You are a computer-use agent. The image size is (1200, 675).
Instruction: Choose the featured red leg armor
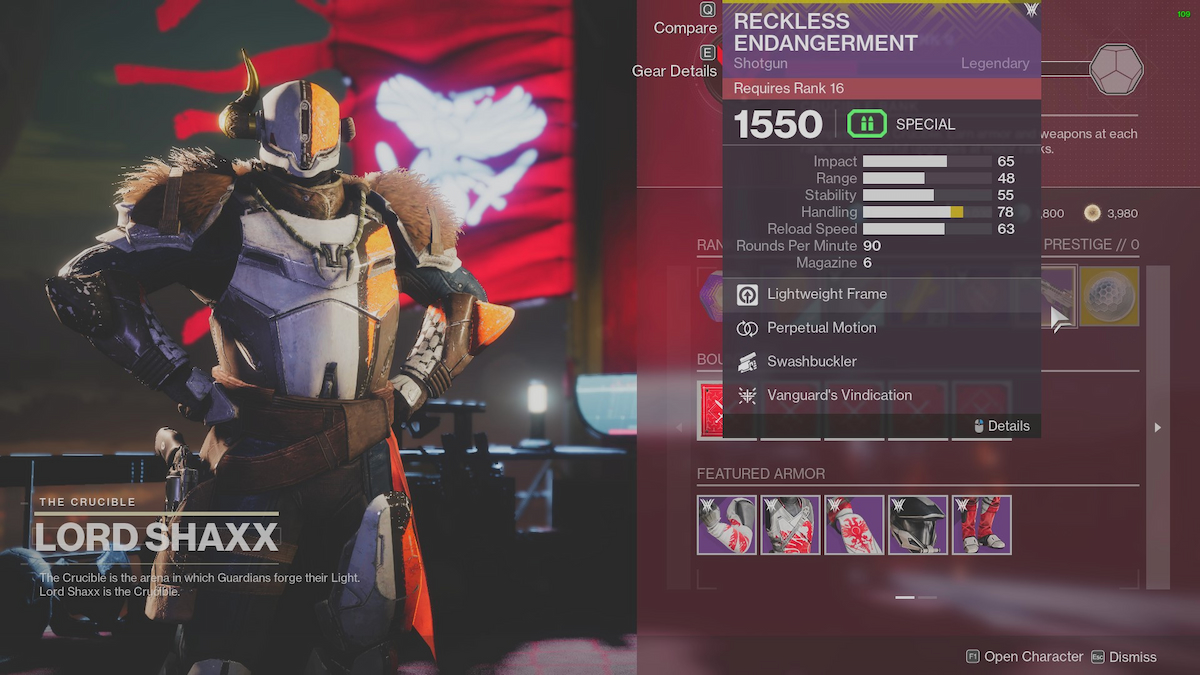click(982, 525)
